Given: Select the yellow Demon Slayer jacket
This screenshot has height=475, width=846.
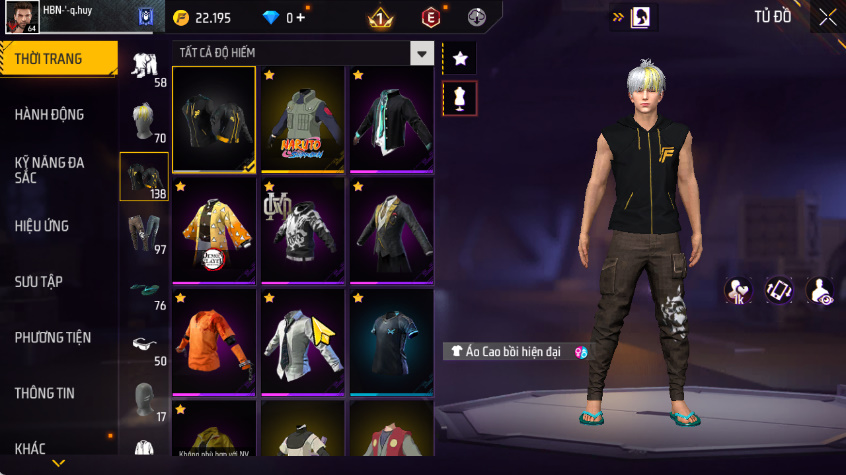Looking at the screenshot, I should (214, 229).
